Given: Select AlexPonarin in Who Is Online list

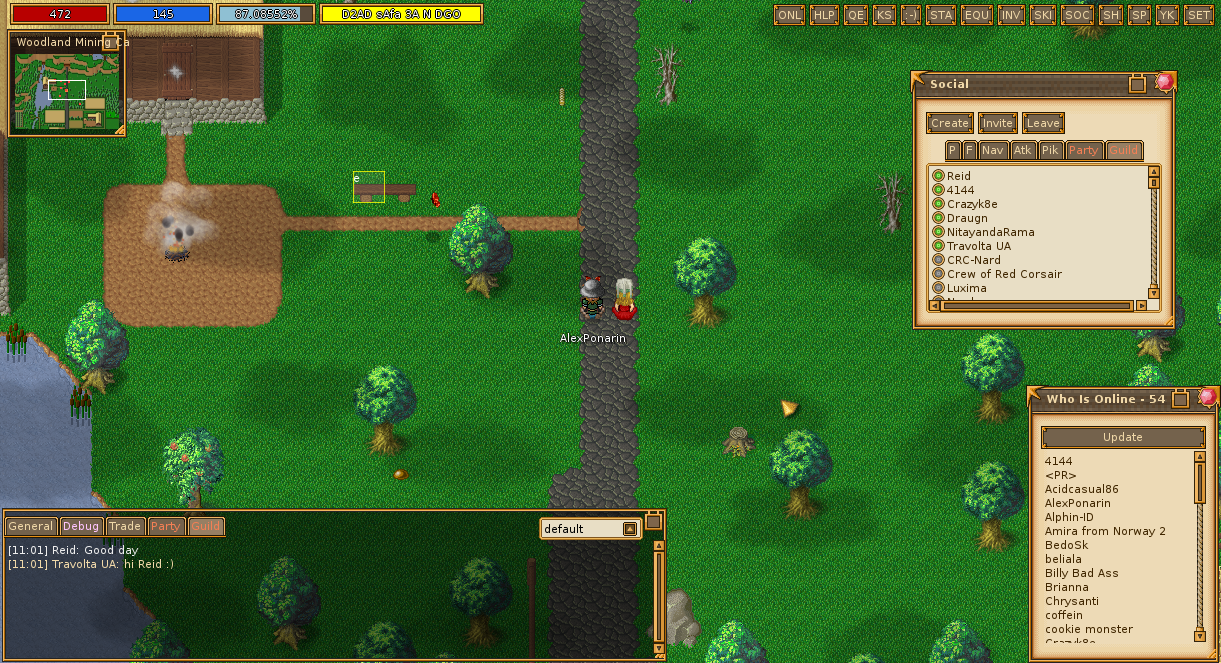Looking at the screenshot, I should pyautogui.click(x=1077, y=503).
